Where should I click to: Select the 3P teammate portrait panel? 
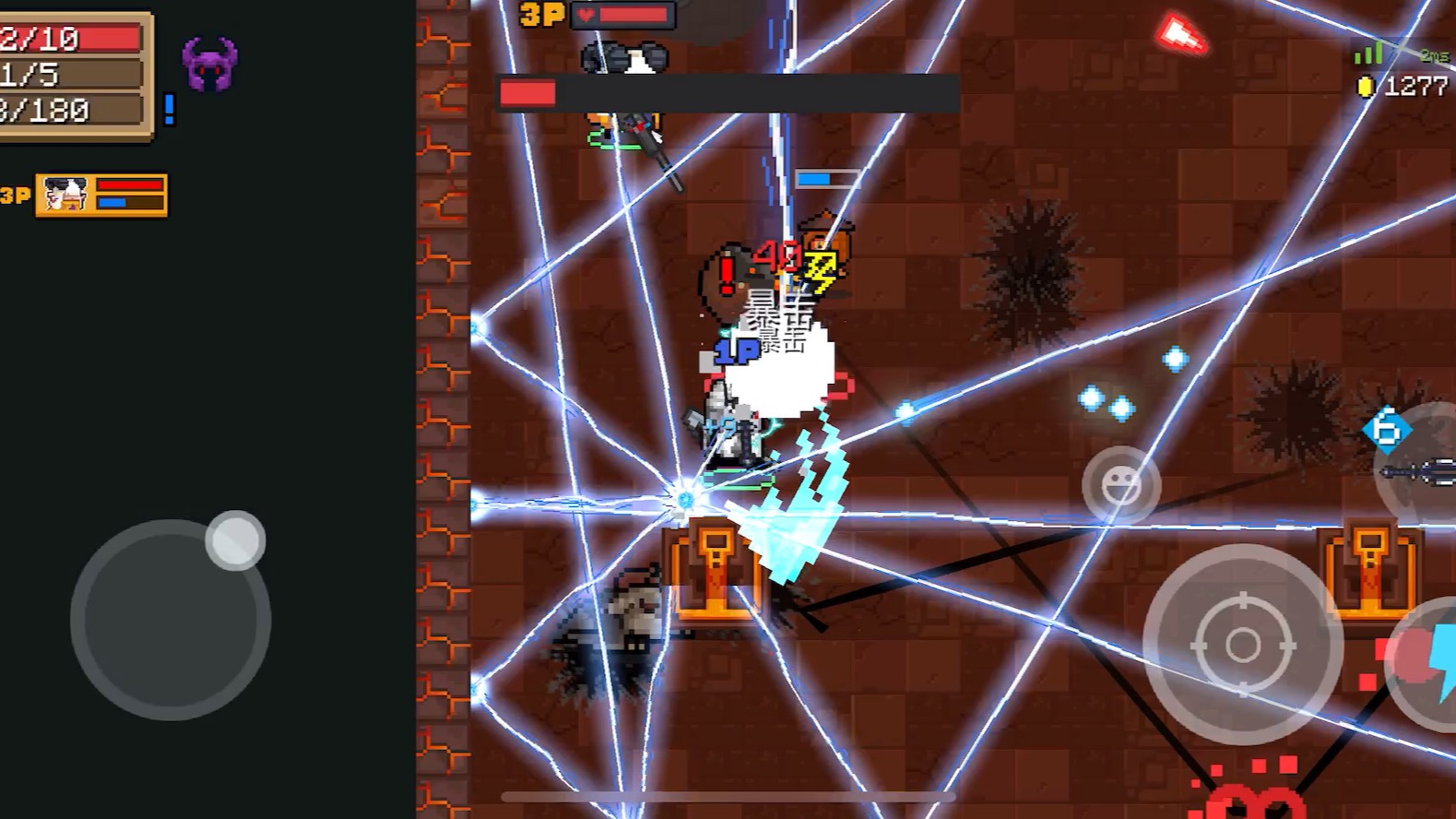click(x=101, y=196)
